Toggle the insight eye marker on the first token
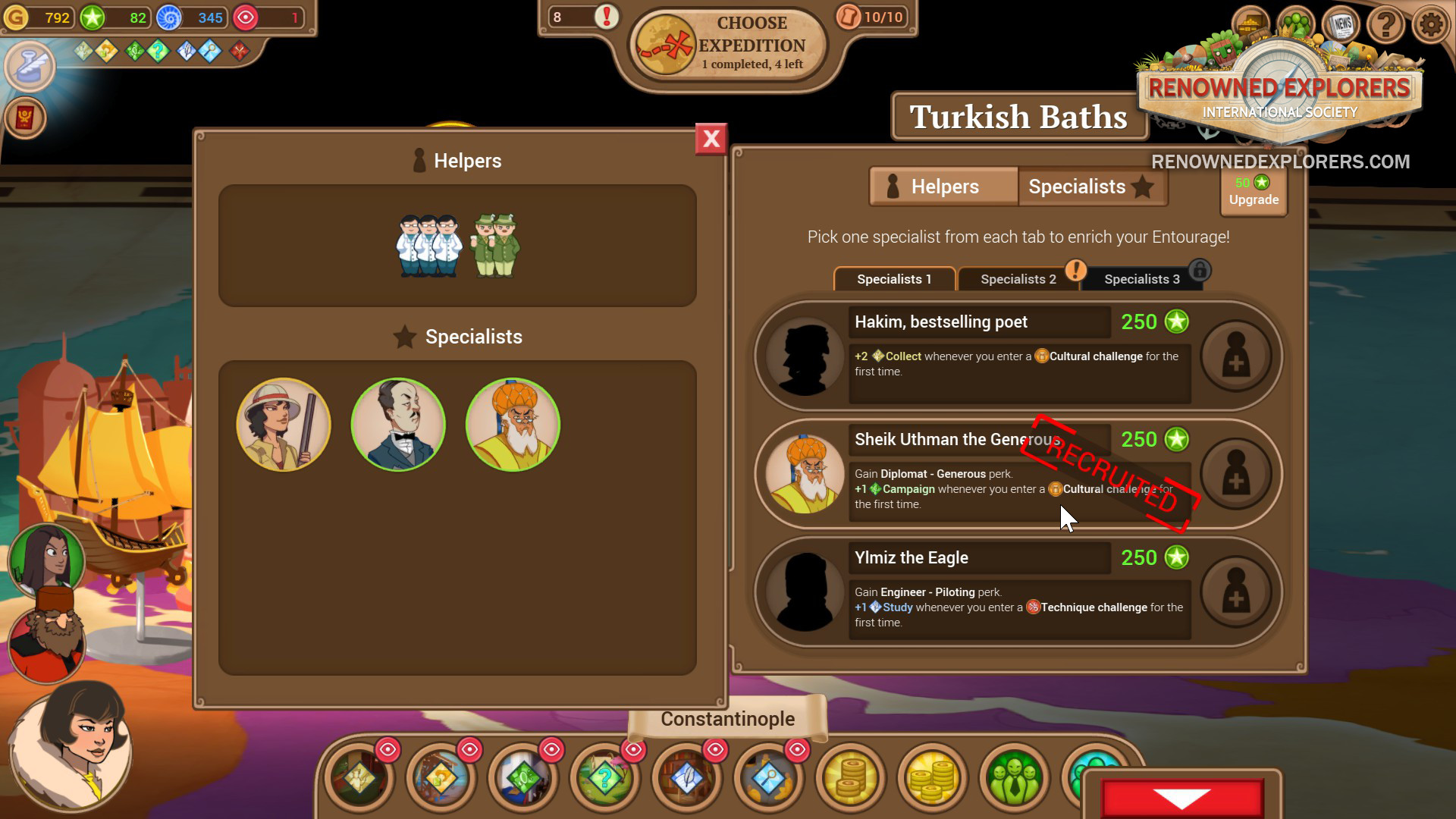This screenshot has height=819, width=1456. coord(389,749)
